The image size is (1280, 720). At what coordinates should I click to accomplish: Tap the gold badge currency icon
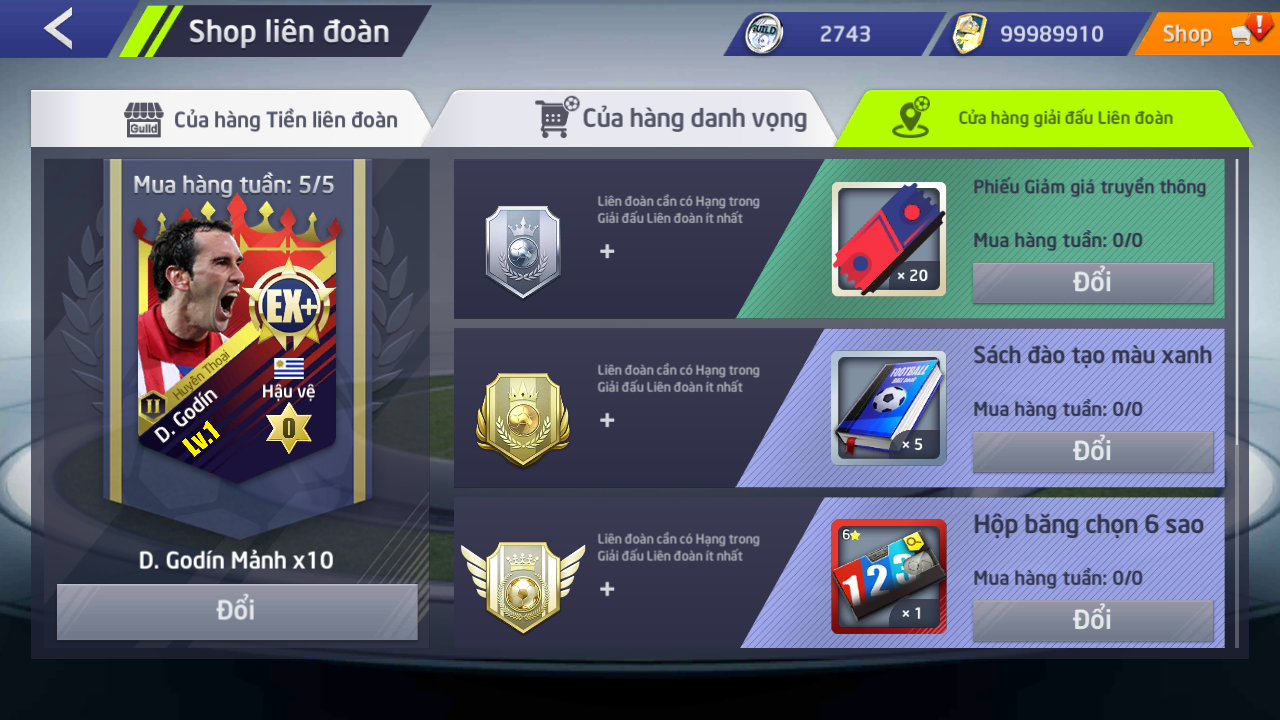tap(969, 34)
